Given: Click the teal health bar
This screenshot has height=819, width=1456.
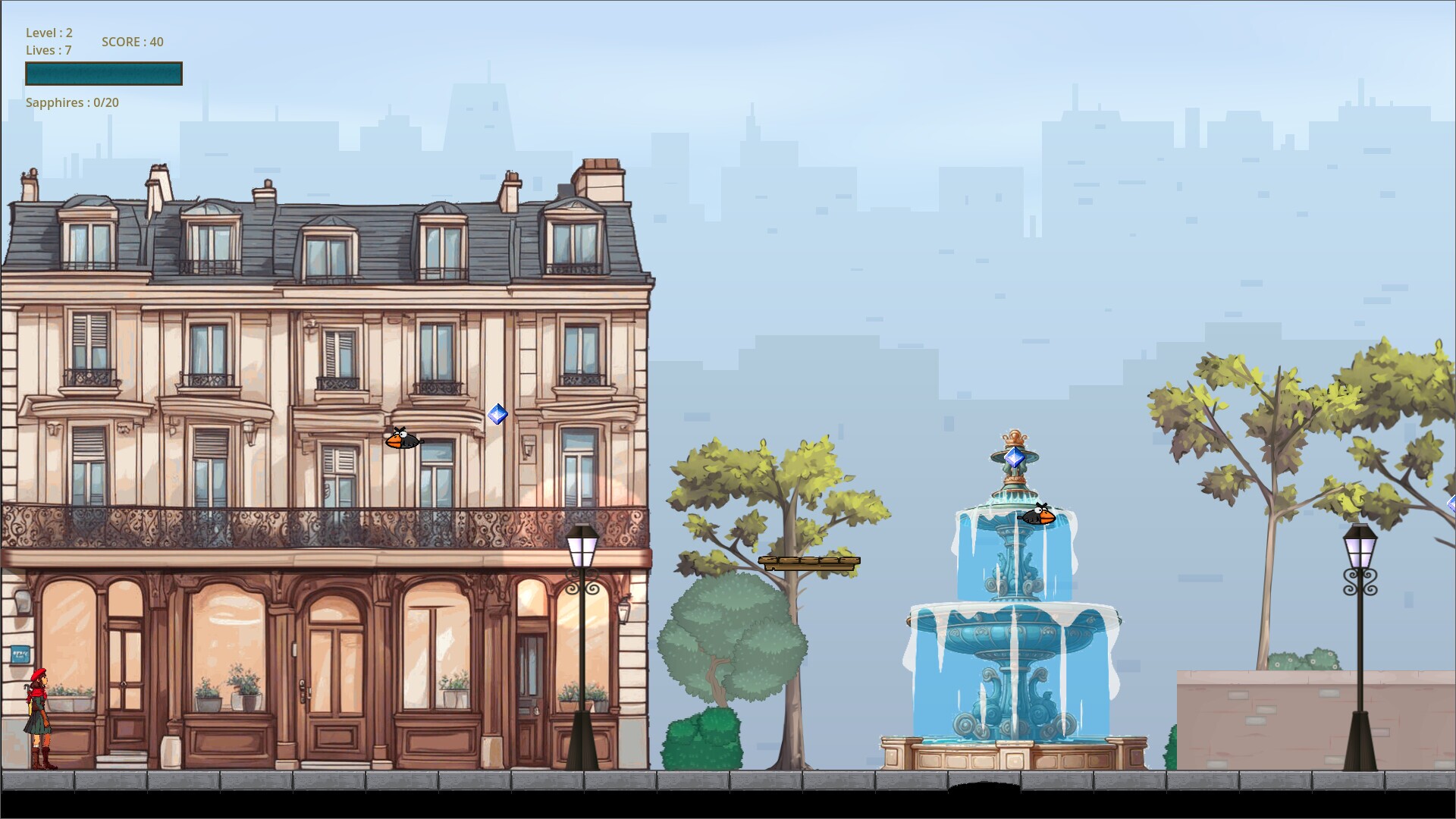Looking at the screenshot, I should (103, 73).
